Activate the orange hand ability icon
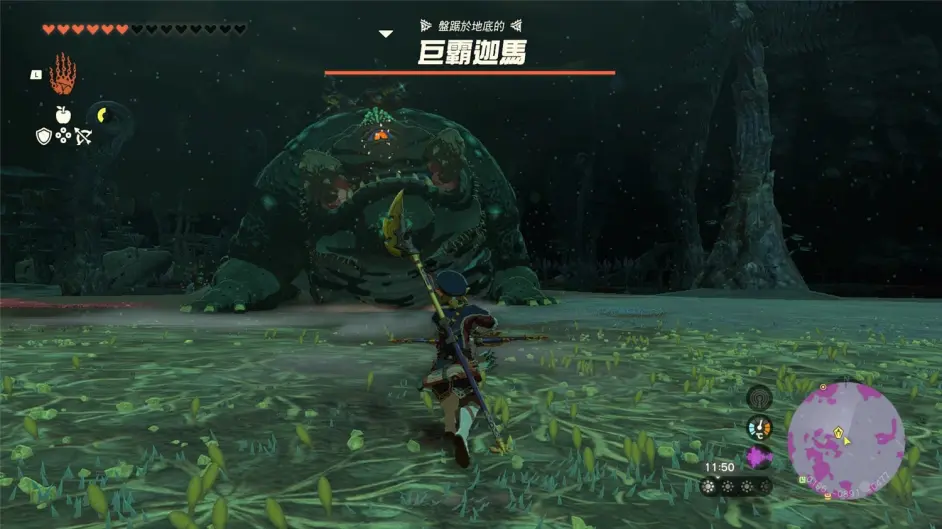Image resolution: width=942 pixels, height=529 pixels. pos(62,73)
